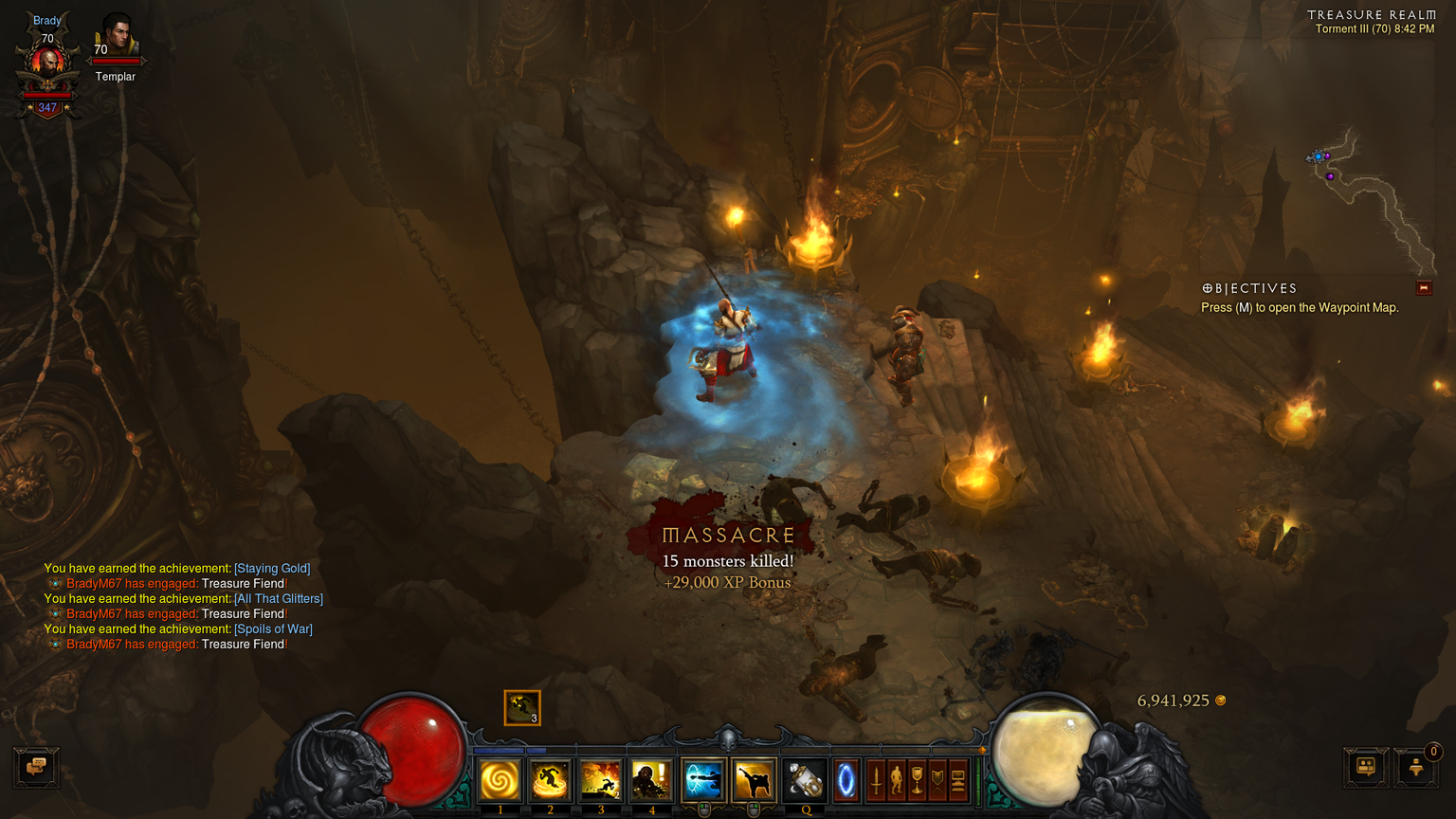Use the potion in the Q slot
Screen dimensions: 1456x819
(x=805, y=780)
